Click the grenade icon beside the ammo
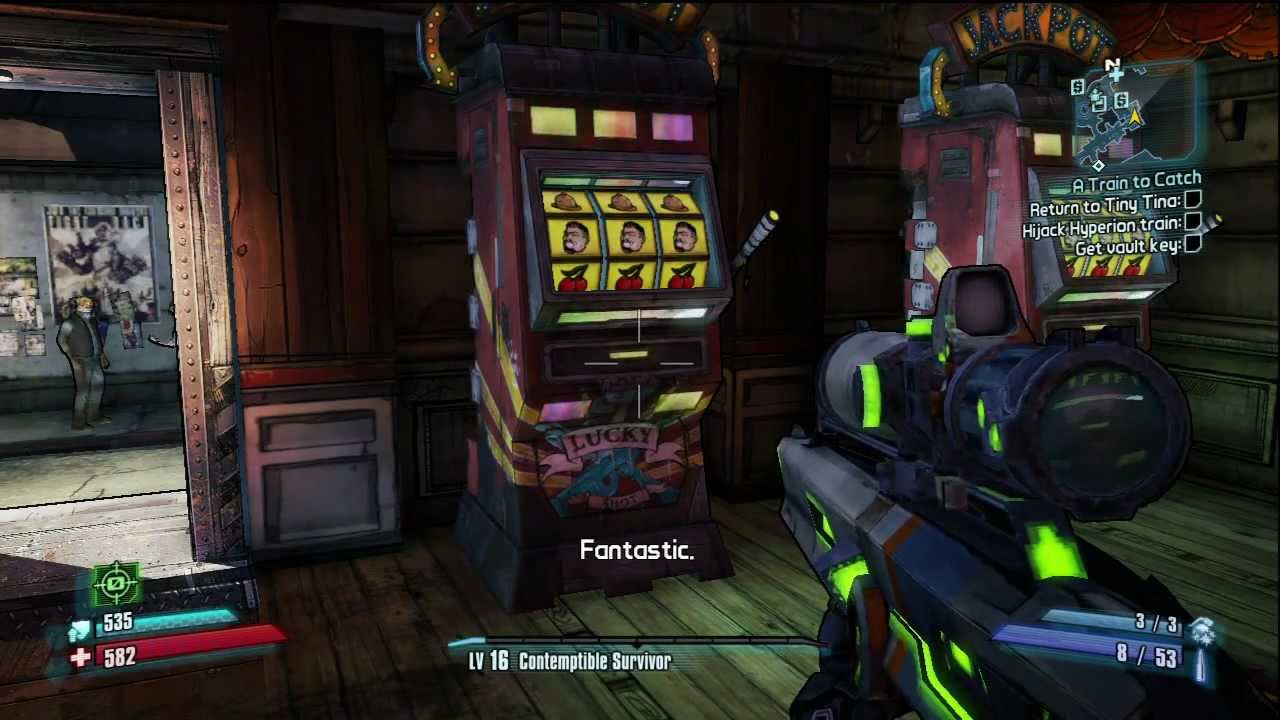 pos(1204,630)
